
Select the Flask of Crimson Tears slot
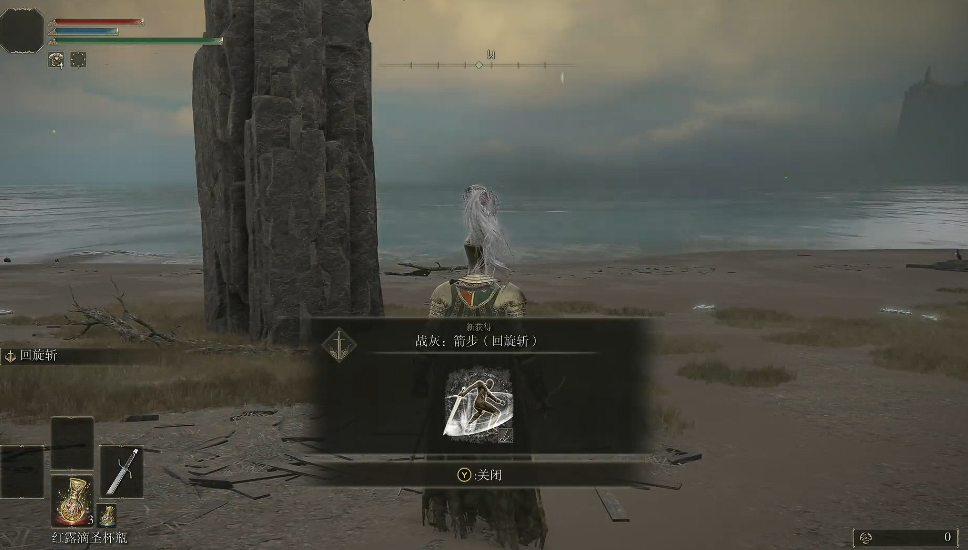pyautogui.click(x=72, y=499)
